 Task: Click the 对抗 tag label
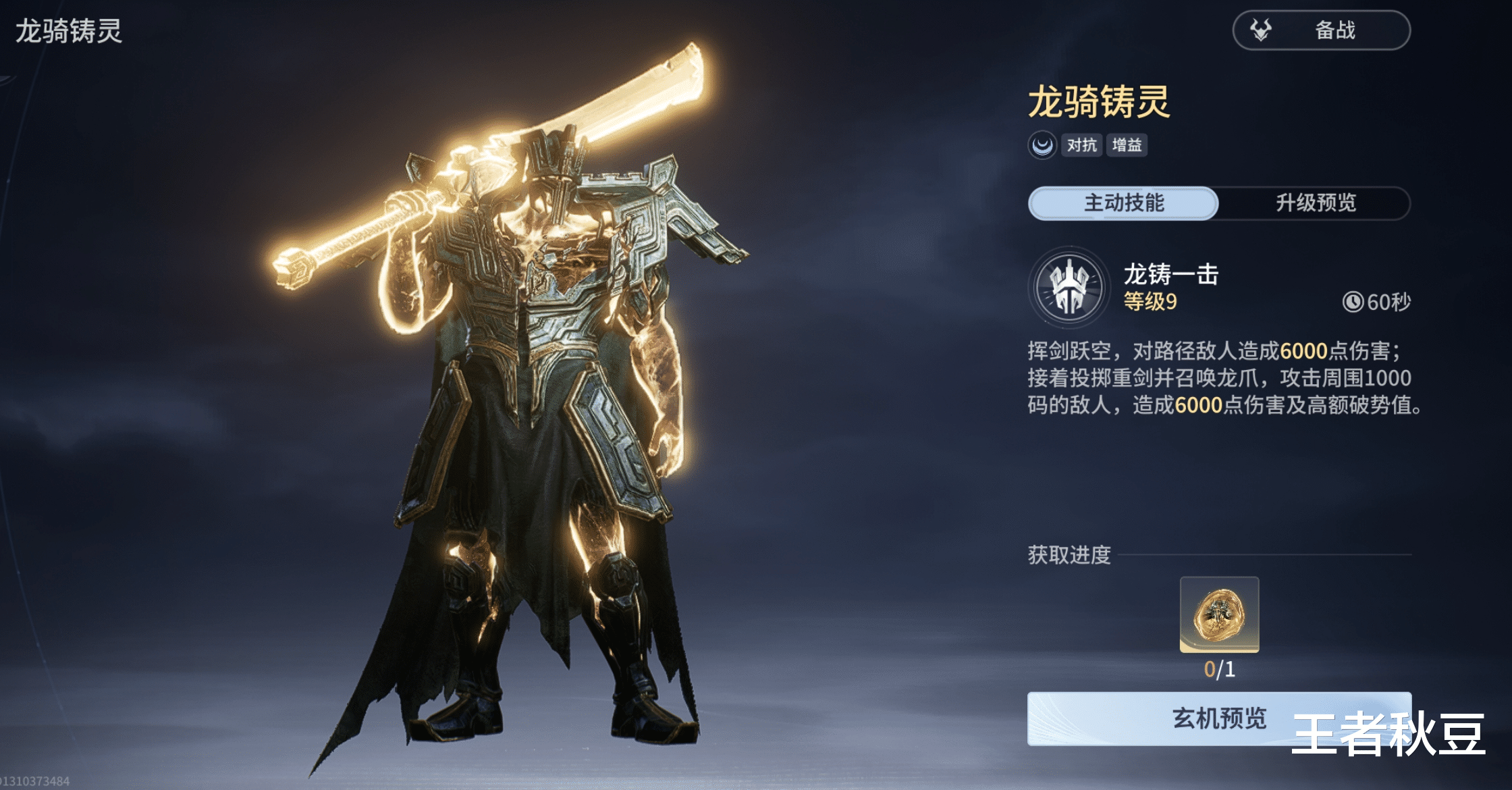pyautogui.click(x=1081, y=145)
